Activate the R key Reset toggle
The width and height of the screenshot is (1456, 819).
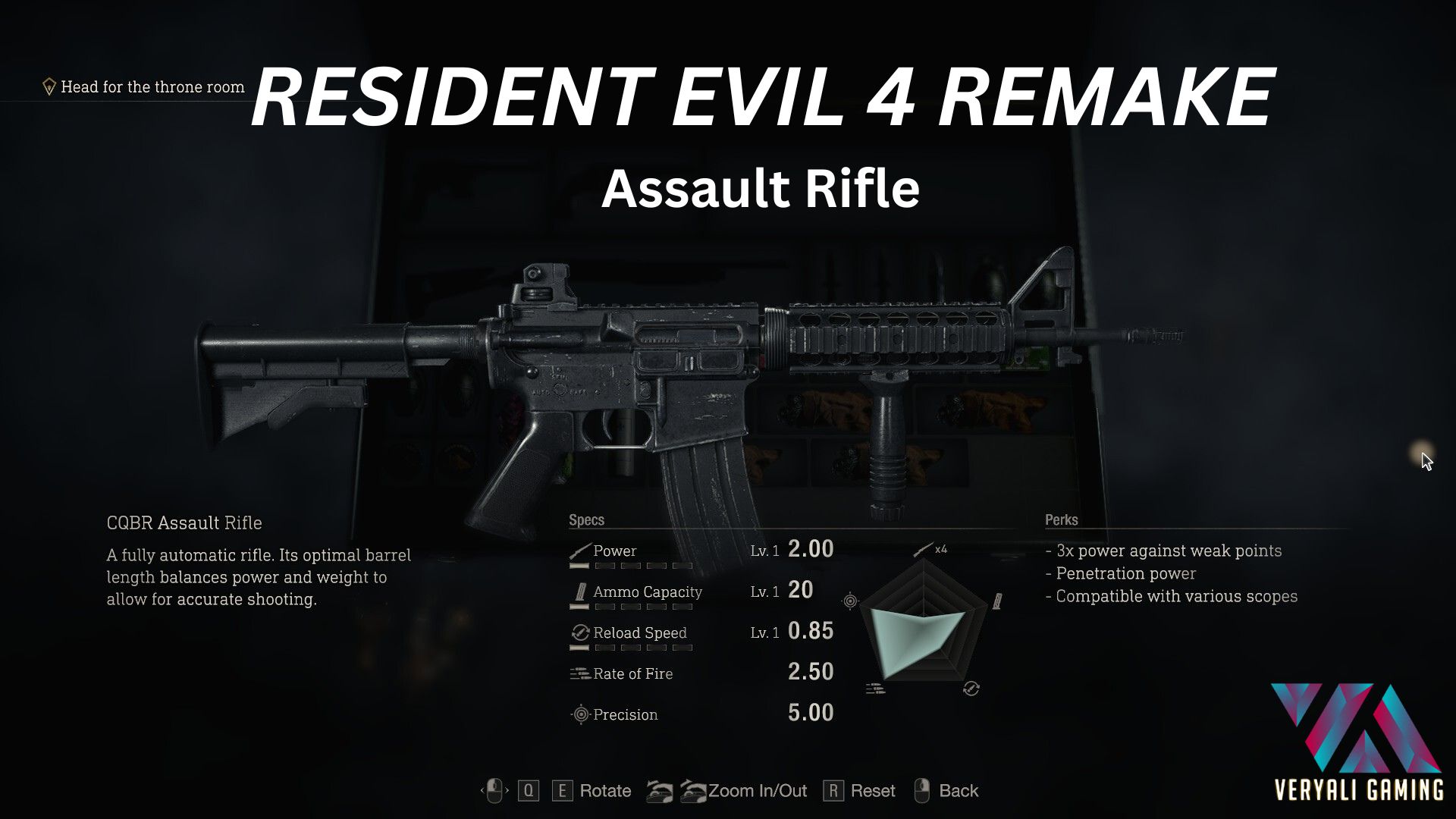pos(836,791)
